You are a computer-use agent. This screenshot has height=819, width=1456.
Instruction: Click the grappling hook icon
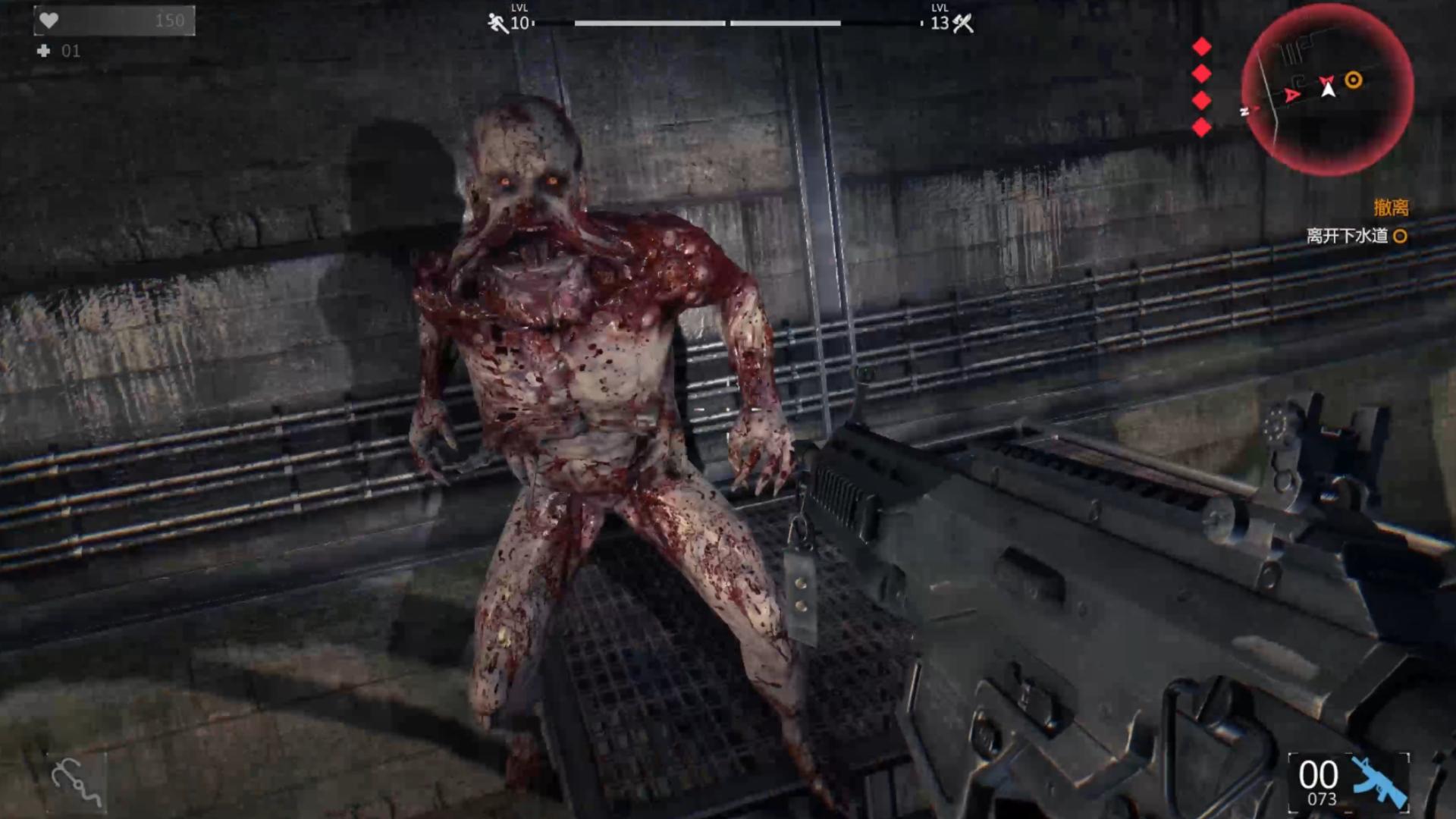point(76,783)
